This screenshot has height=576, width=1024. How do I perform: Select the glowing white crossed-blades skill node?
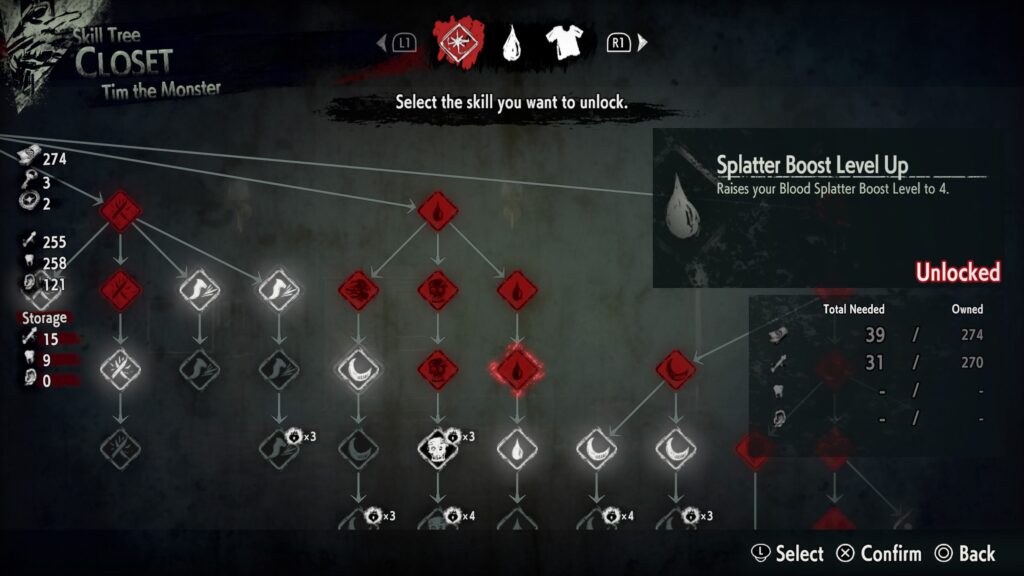pos(120,370)
